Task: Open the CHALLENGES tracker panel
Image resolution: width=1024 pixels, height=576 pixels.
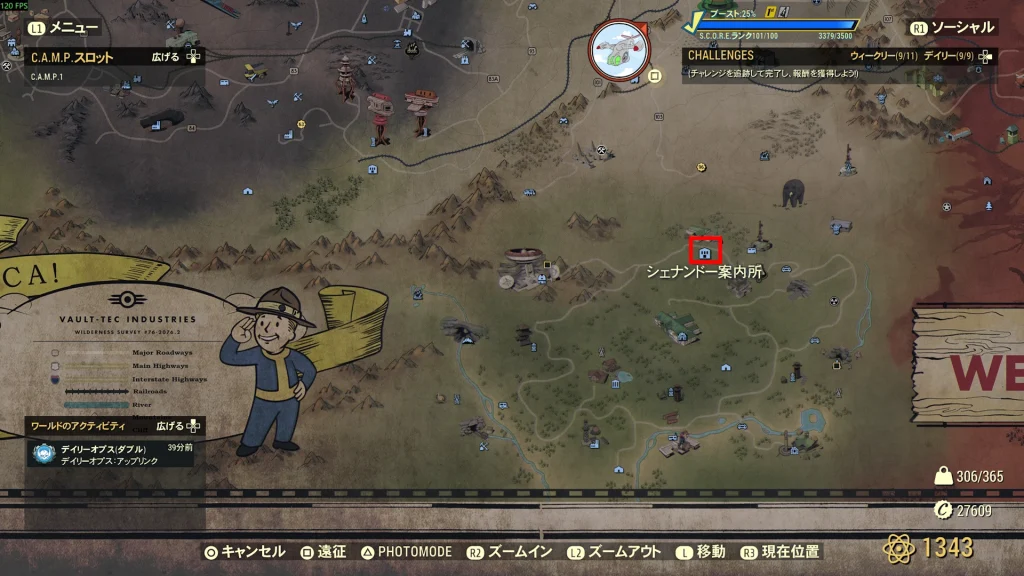Action: 720,57
